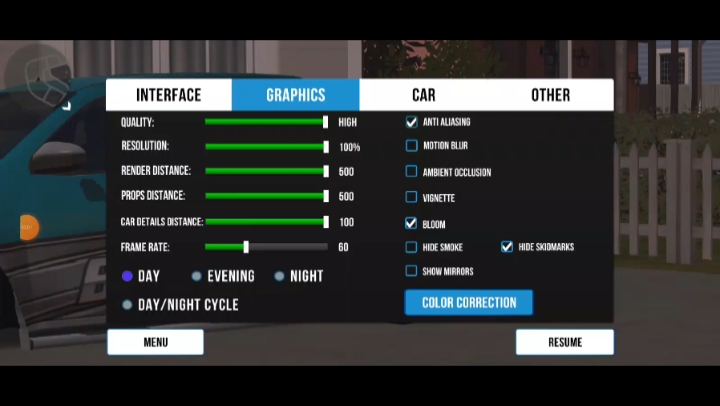Disable the Bloom effect checkbox
720x406 pixels.
[x=411, y=224]
